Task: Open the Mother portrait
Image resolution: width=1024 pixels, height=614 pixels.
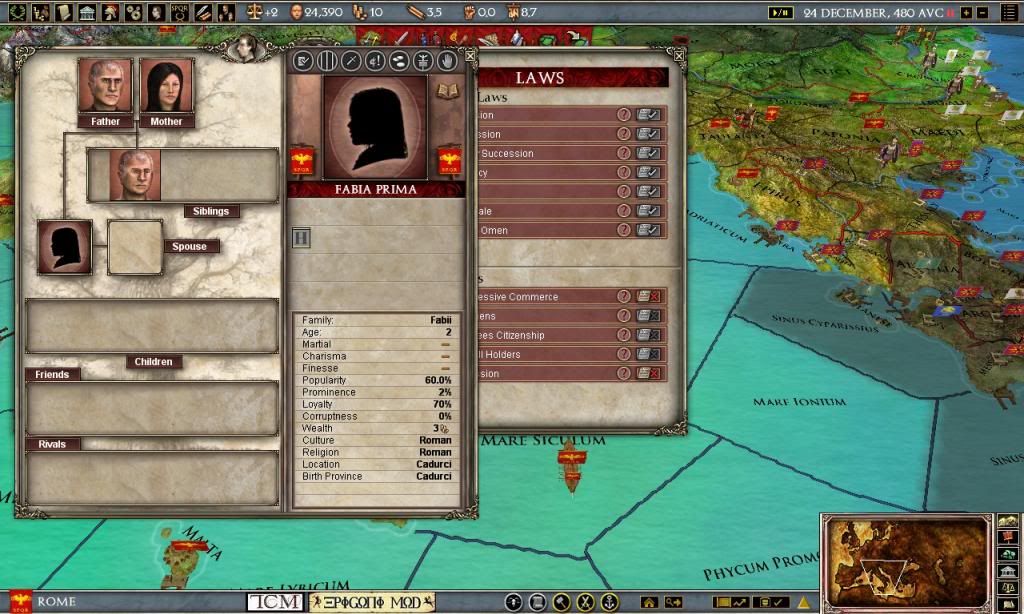Action: click(x=166, y=86)
